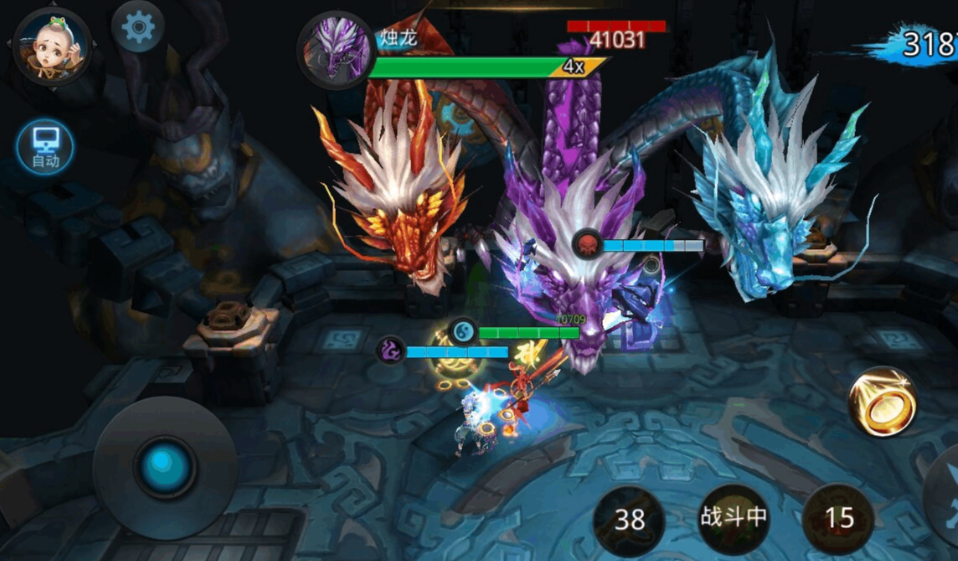Toggle the 自动 auto-battle button

point(45,148)
